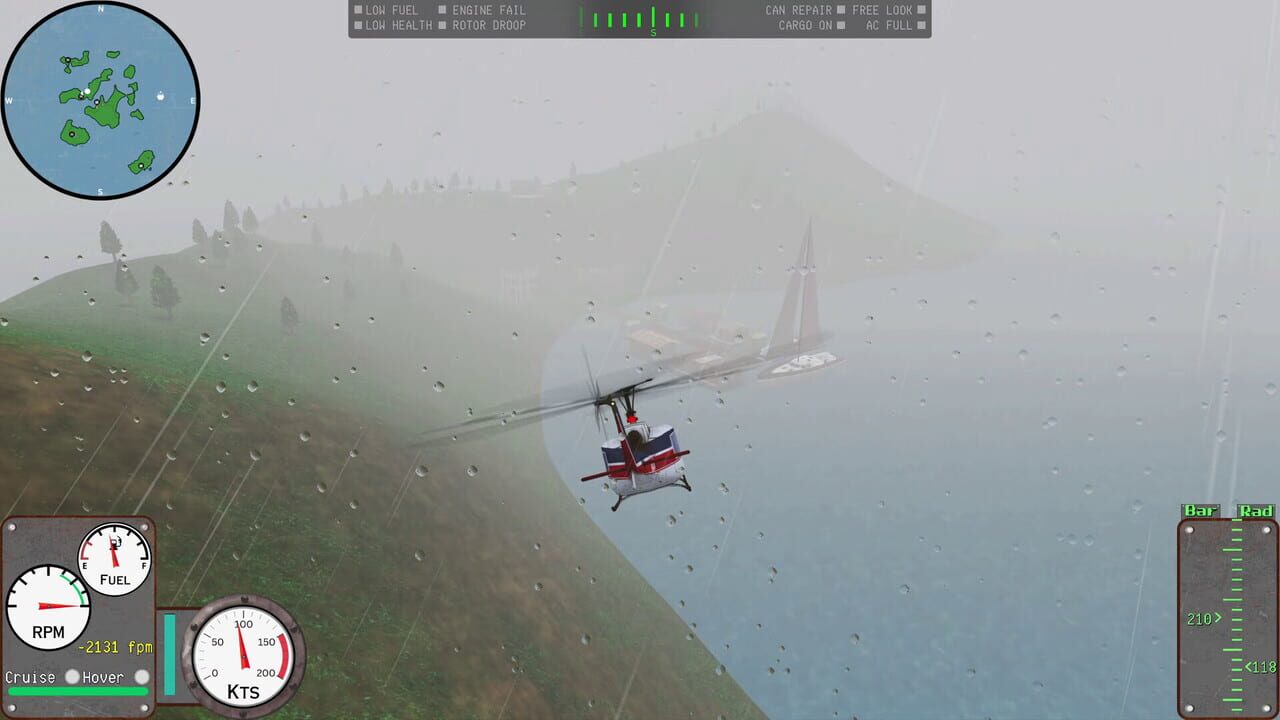Screen dimensions: 1280x720
Task: Click the KTS airspeed indicator
Action: point(243,657)
